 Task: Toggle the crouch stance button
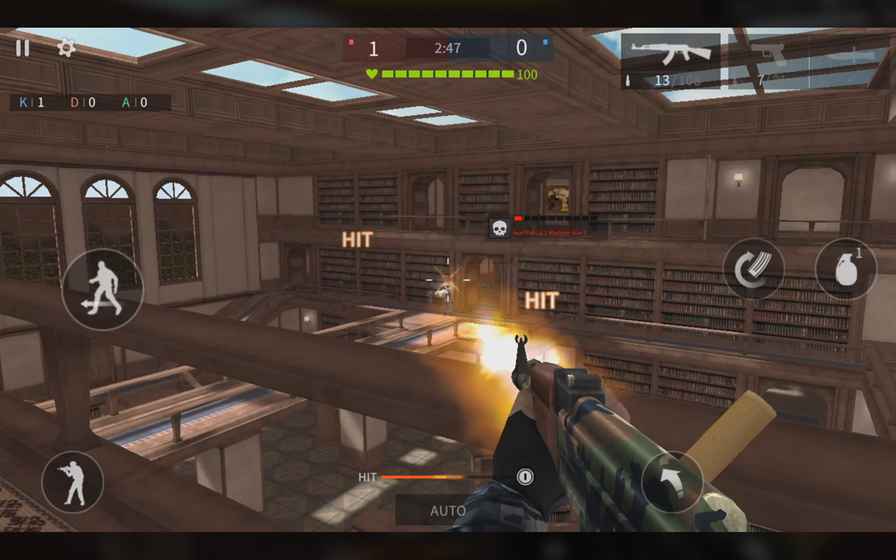point(72,483)
